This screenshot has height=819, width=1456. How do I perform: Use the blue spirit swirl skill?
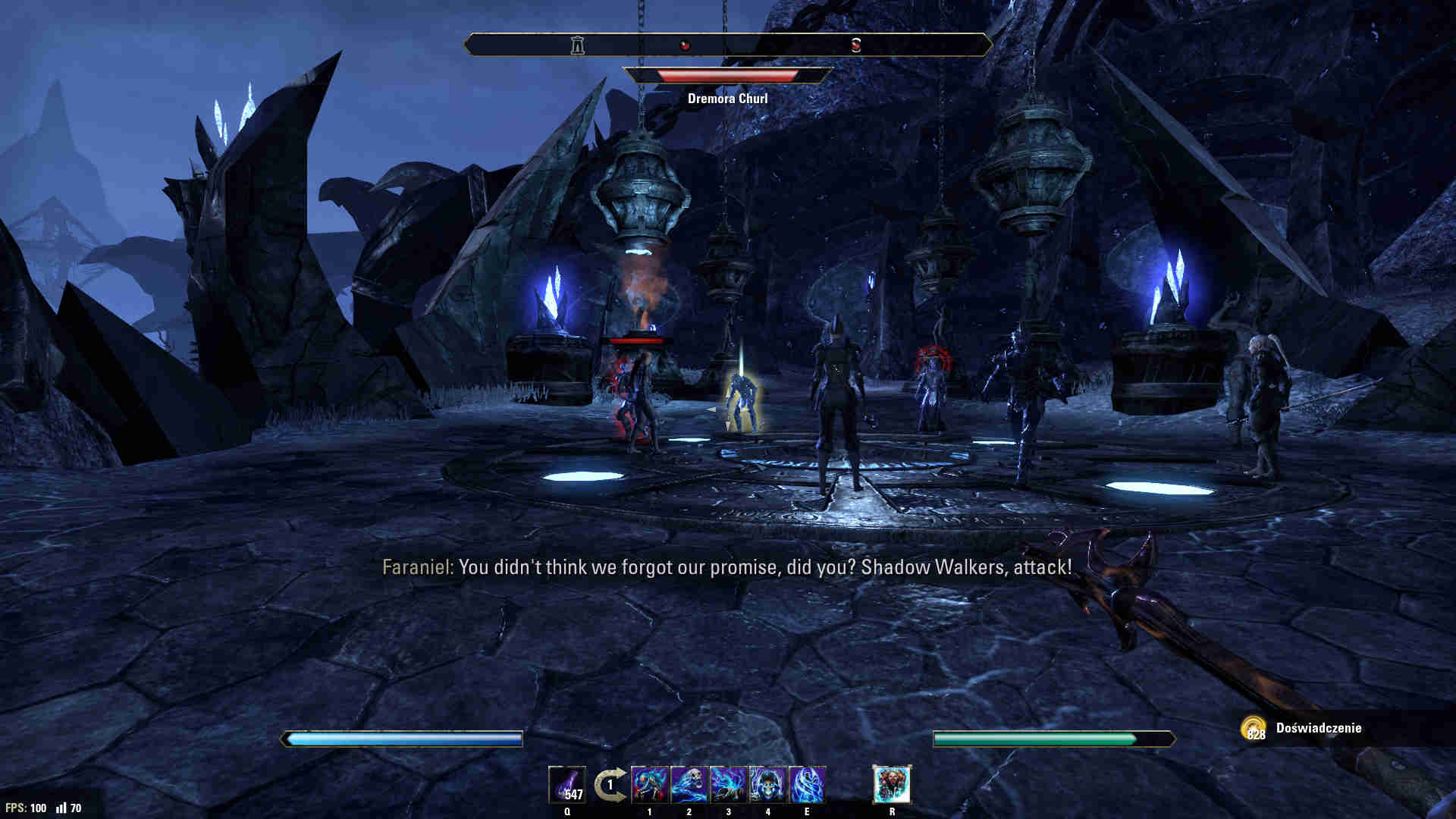(x=807, y=784)
